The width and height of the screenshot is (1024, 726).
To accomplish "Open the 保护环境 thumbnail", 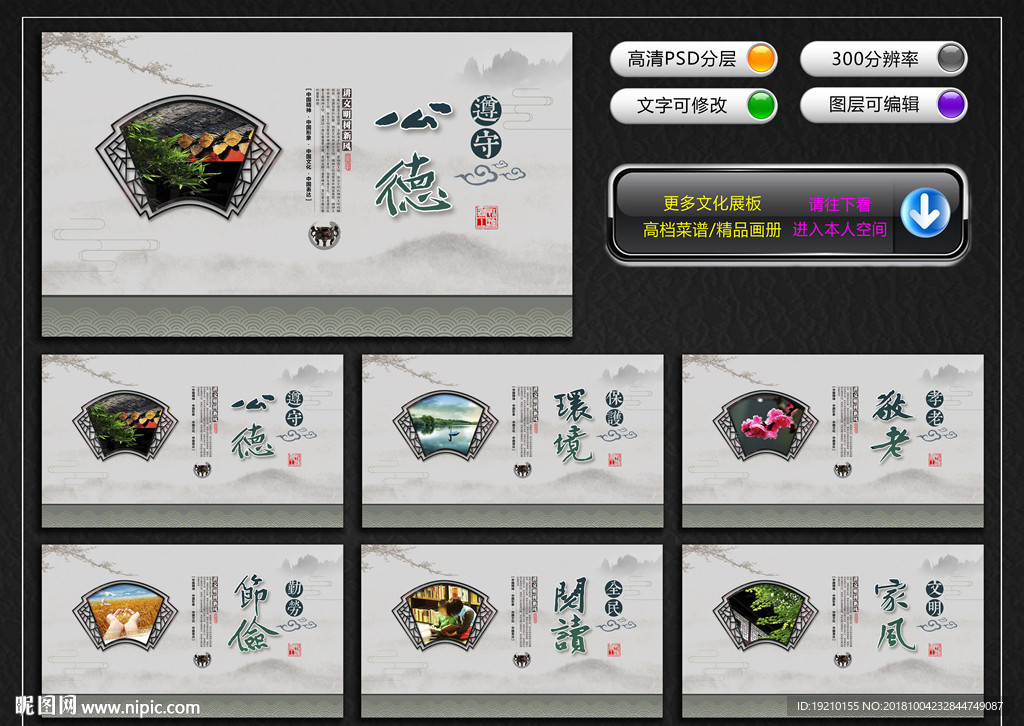I will pos(512,440).
